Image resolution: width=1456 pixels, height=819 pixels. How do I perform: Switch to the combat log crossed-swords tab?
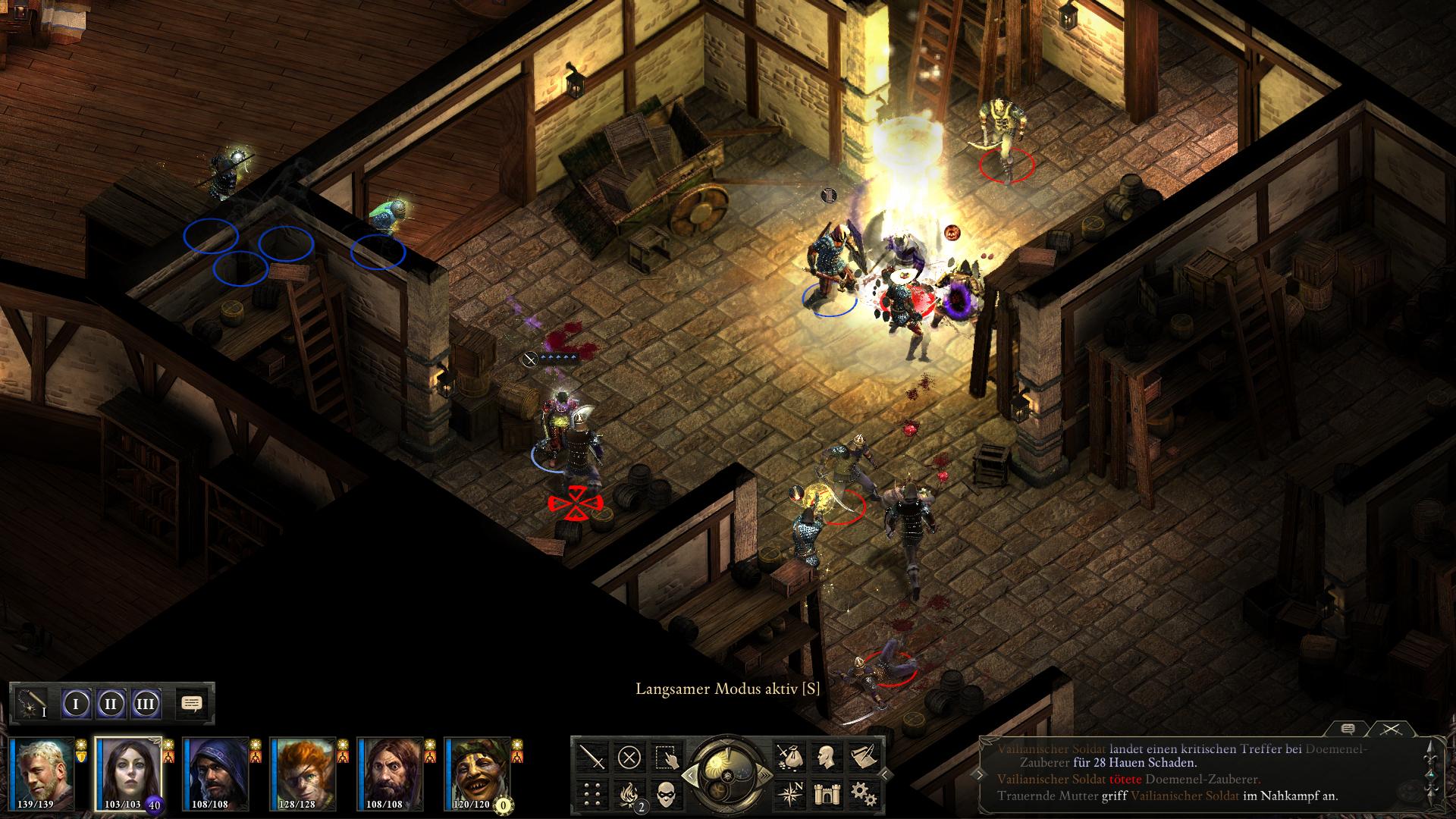tap(1390, 729)
